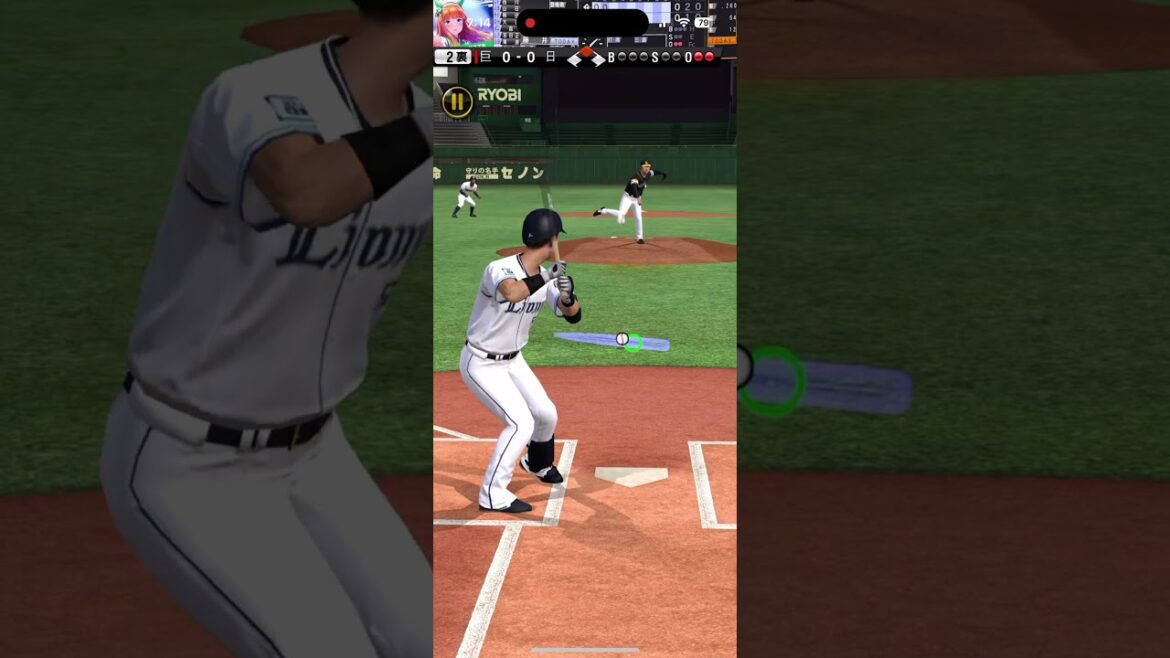Tap the green batting cursor ring

(x=633, y=342)
